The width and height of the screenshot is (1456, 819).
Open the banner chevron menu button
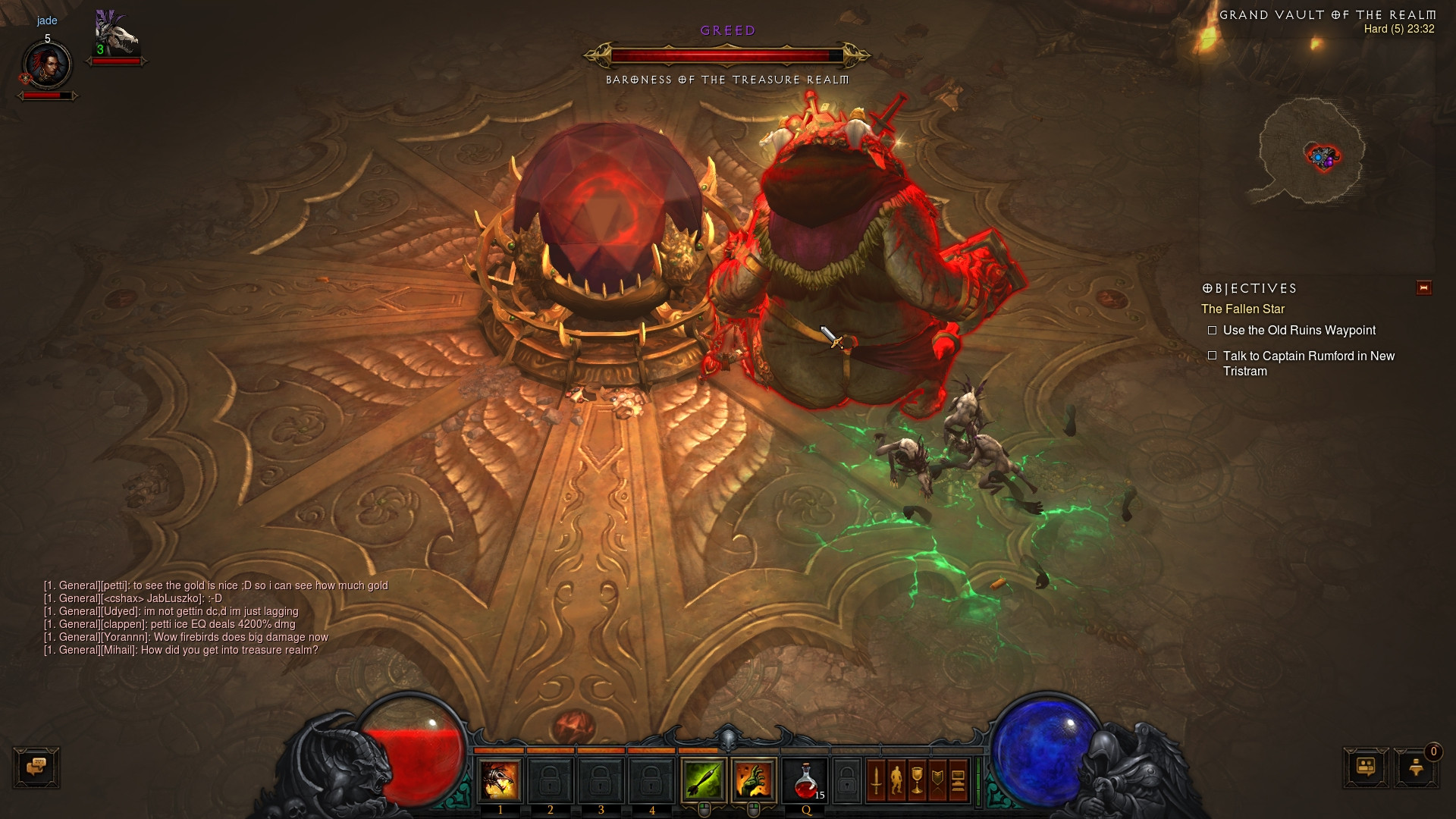click(x=937, y=780)
